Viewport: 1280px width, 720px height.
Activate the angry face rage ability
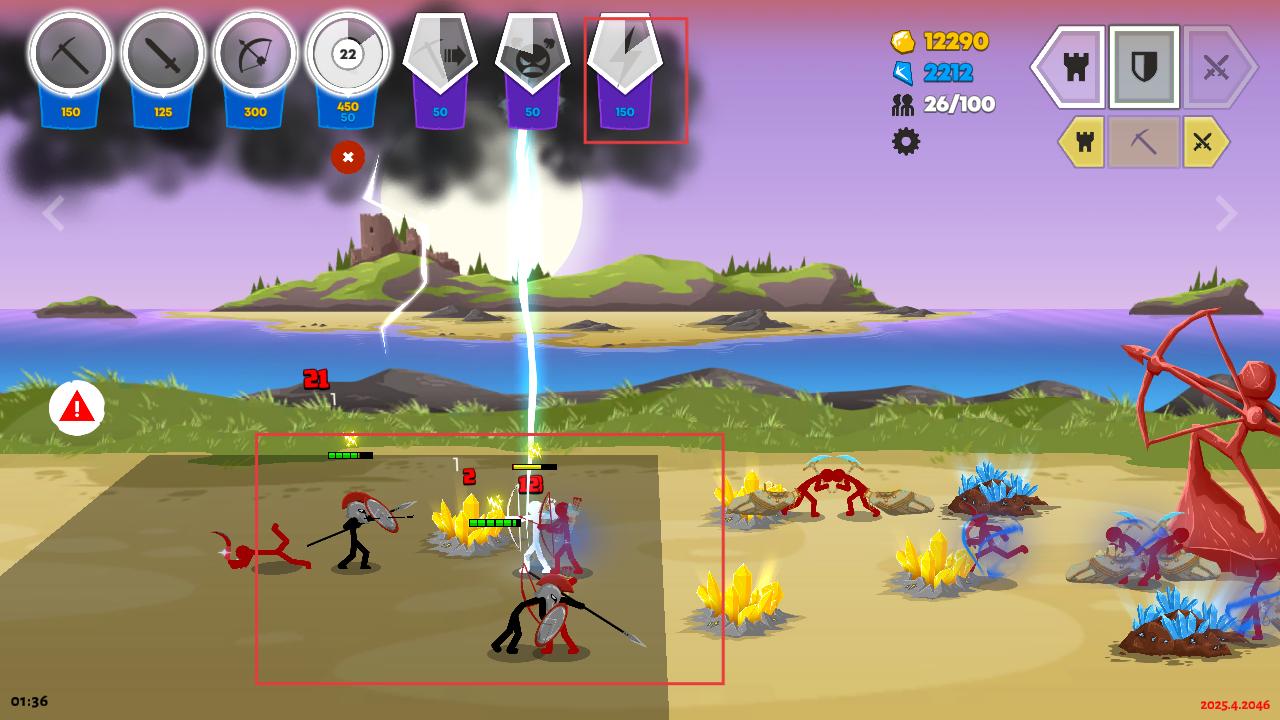[x=532, y=58]
